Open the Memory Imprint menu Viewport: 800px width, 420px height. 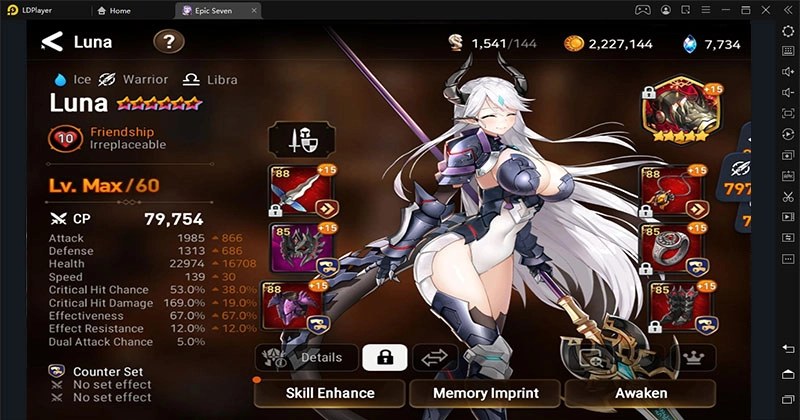[x=485, y=393]
